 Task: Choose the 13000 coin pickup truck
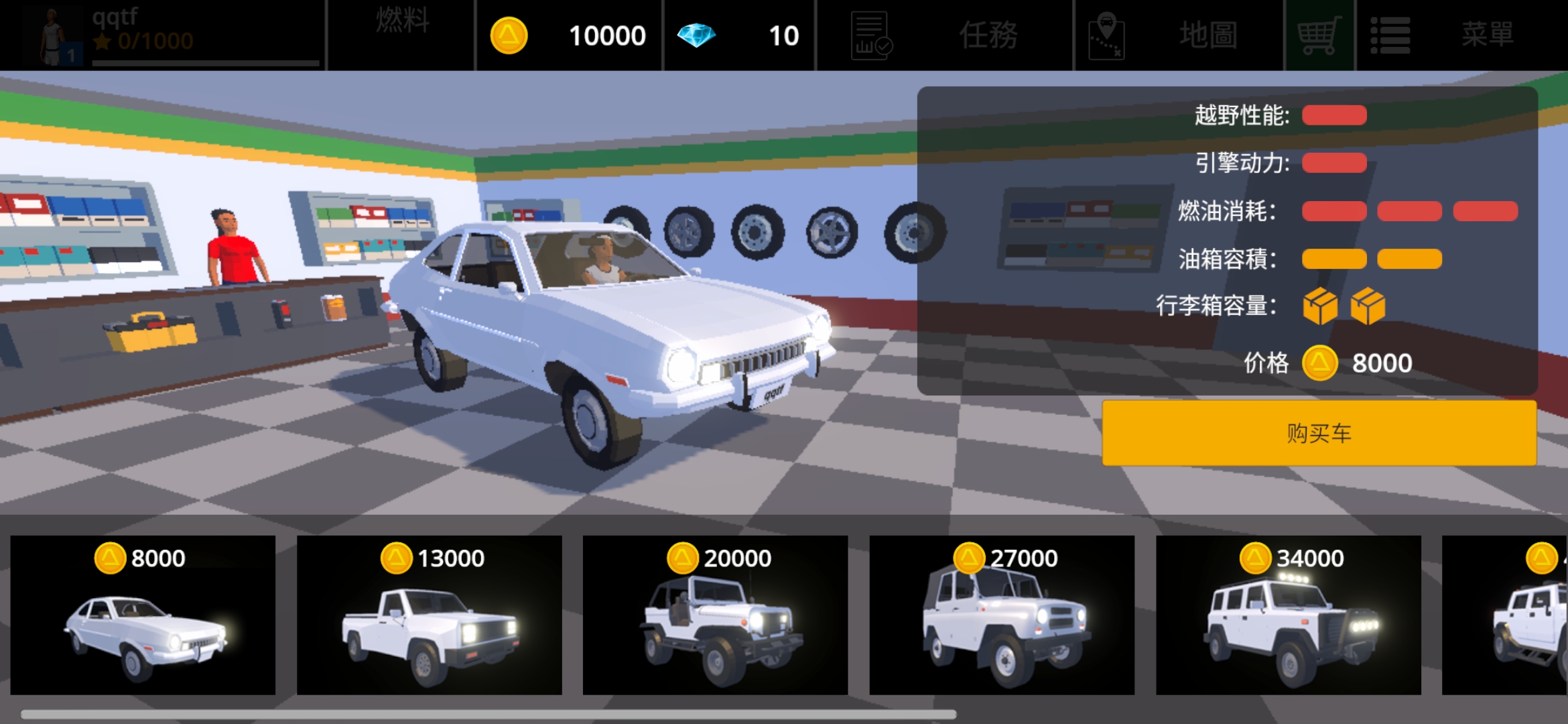pos(429,615)
